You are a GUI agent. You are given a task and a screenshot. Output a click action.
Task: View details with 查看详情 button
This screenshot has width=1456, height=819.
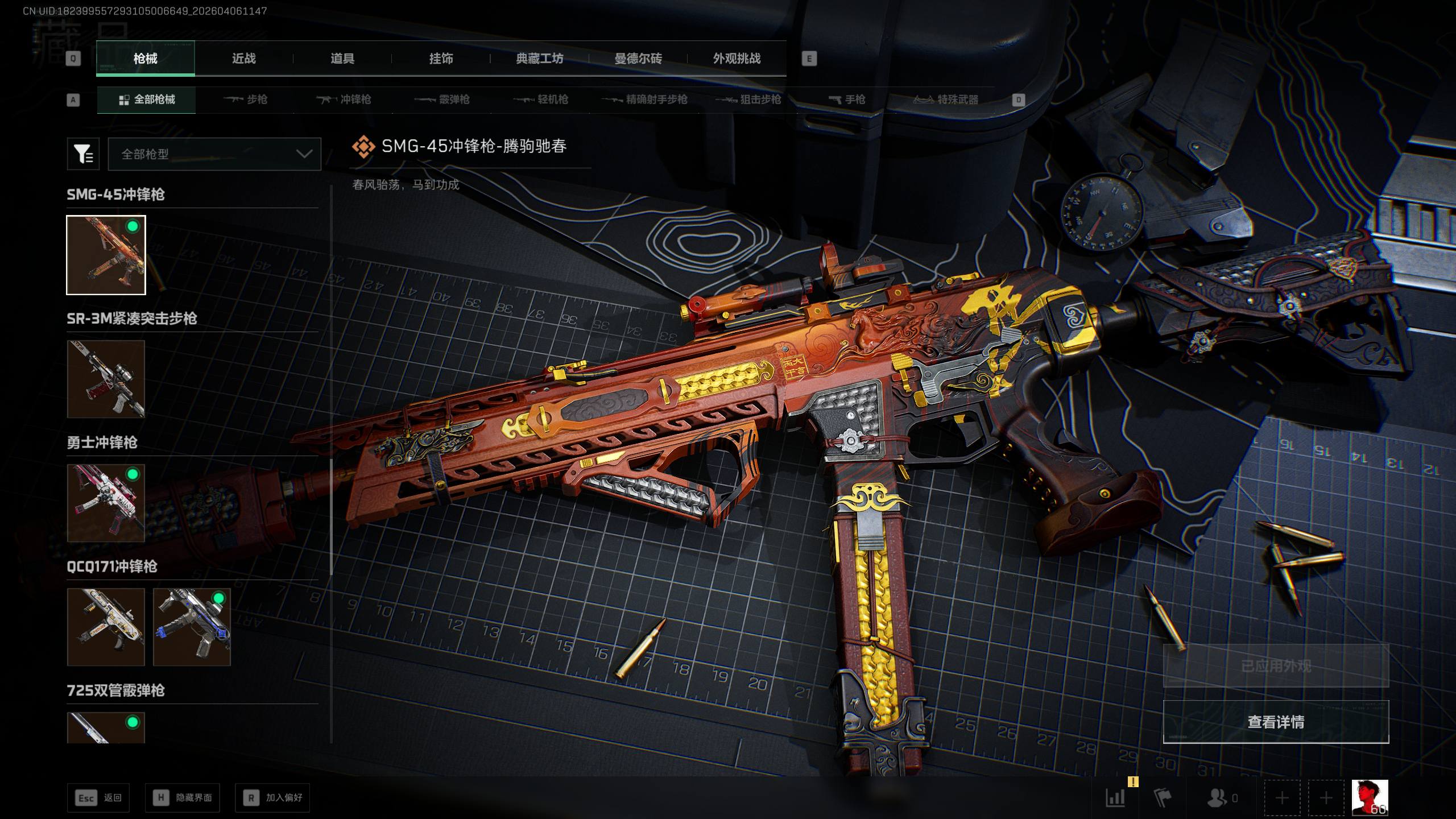pos(1276,722)
